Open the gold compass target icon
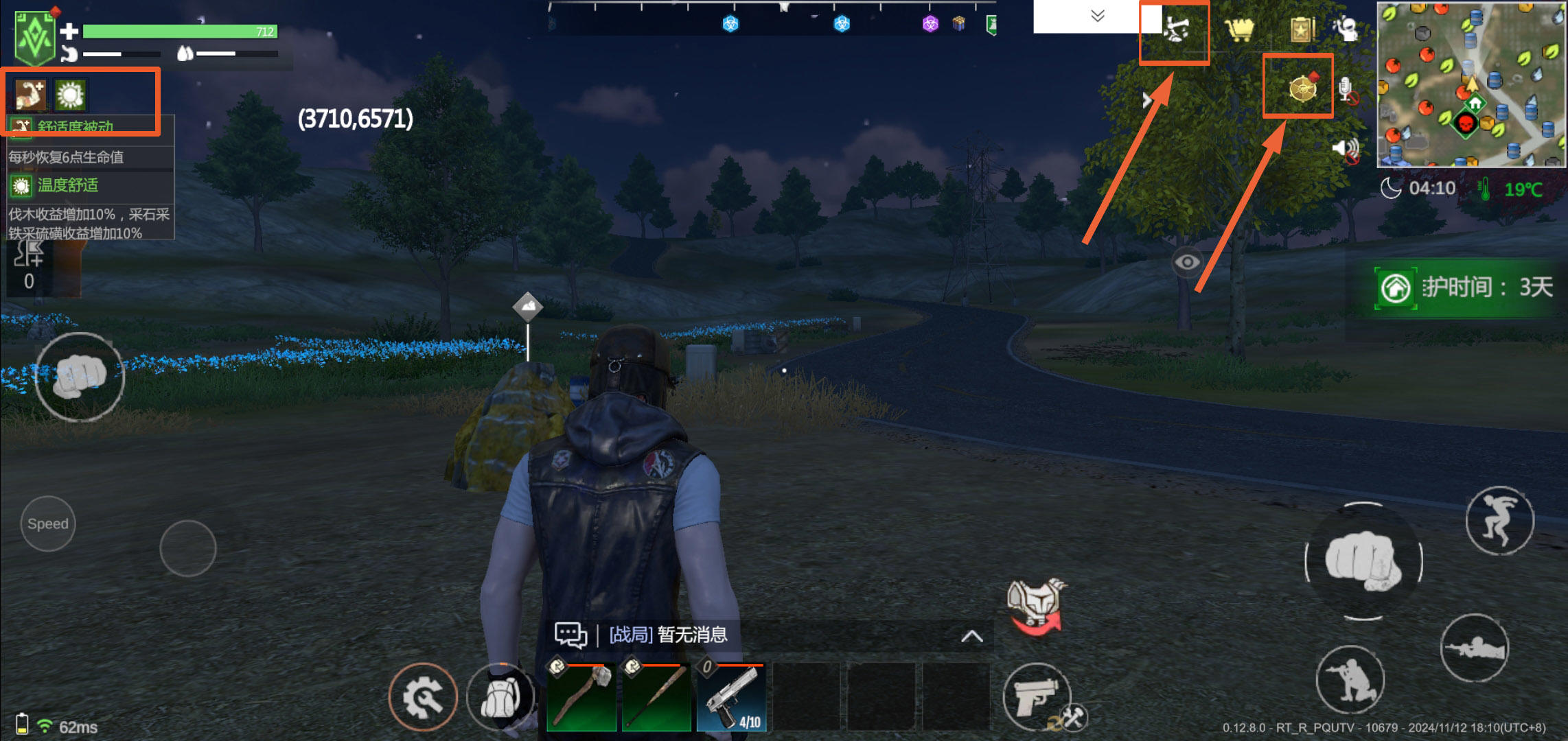 [x=1302, y=88]
